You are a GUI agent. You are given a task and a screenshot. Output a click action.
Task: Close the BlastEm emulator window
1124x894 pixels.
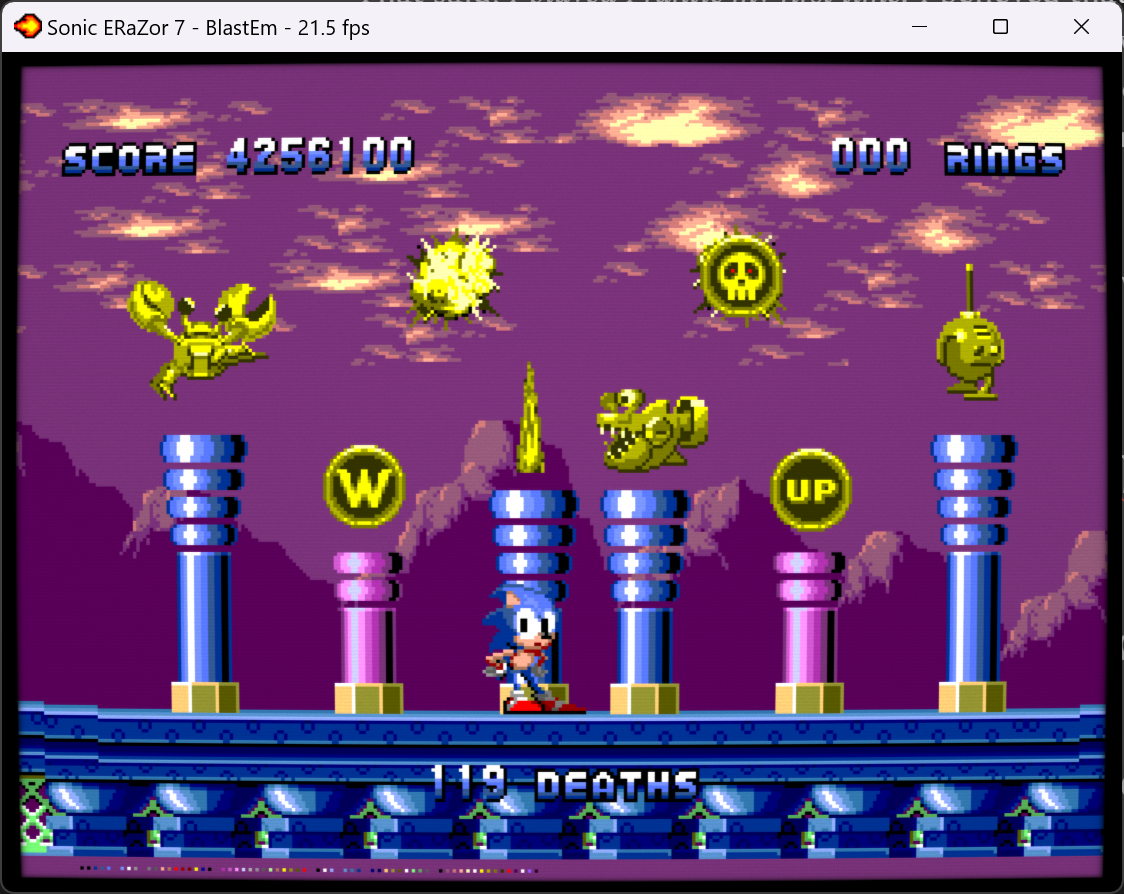click(1081, 27)
